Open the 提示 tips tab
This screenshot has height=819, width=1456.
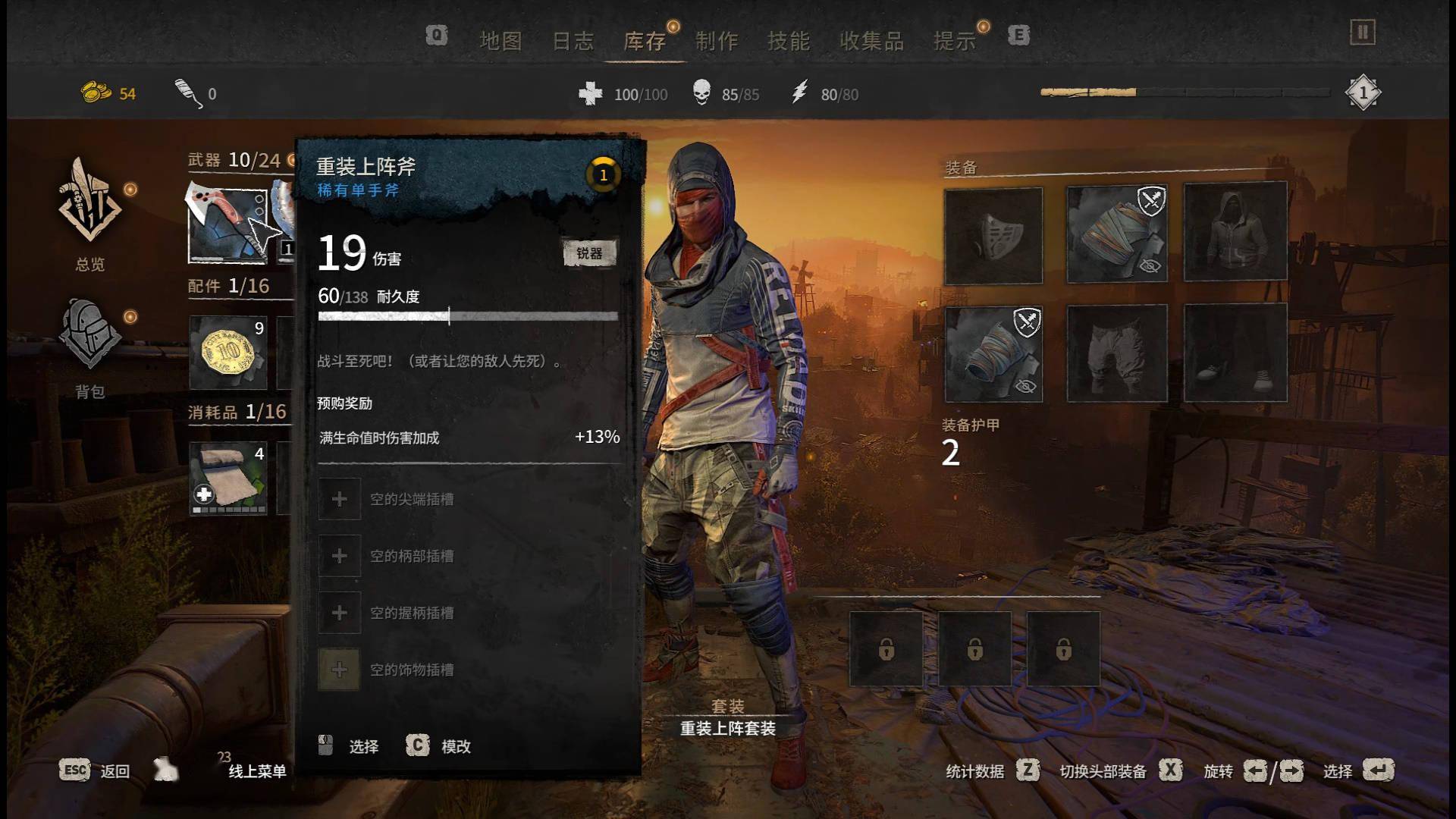[955, 41]
